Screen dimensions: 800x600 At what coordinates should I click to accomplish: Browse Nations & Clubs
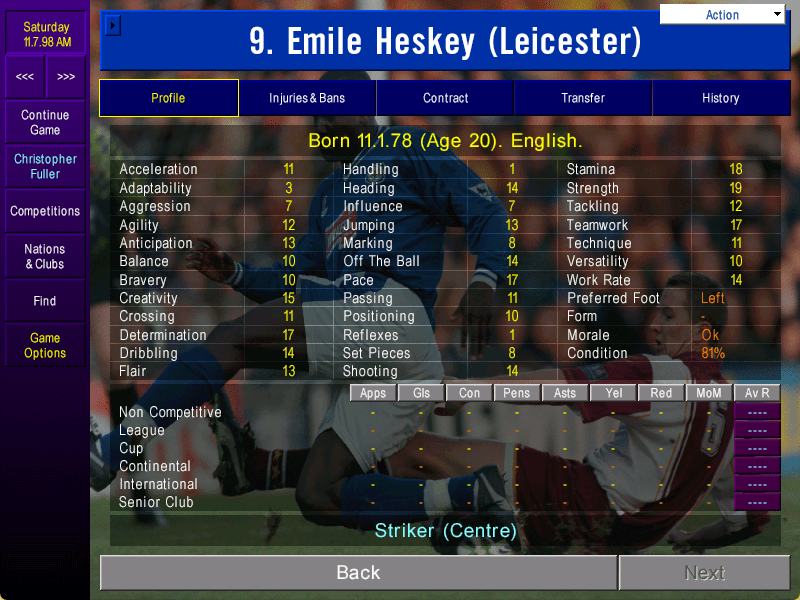click(x=45, y=256)
